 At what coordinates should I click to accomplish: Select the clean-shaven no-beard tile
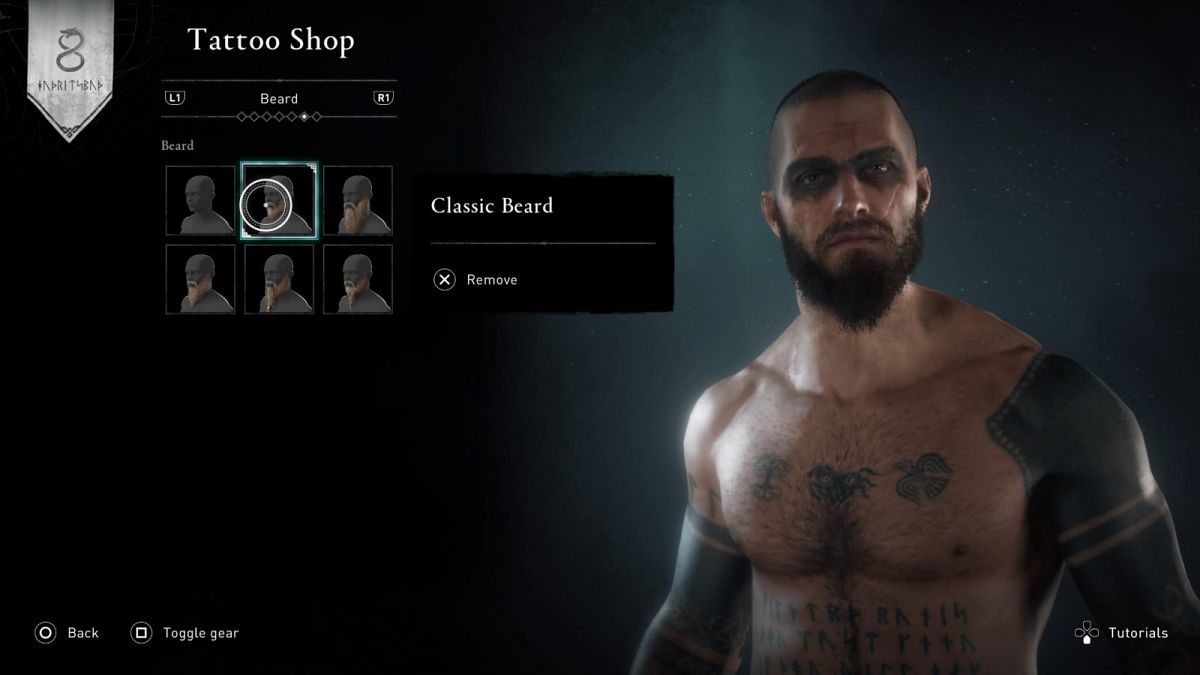point(200,201)
